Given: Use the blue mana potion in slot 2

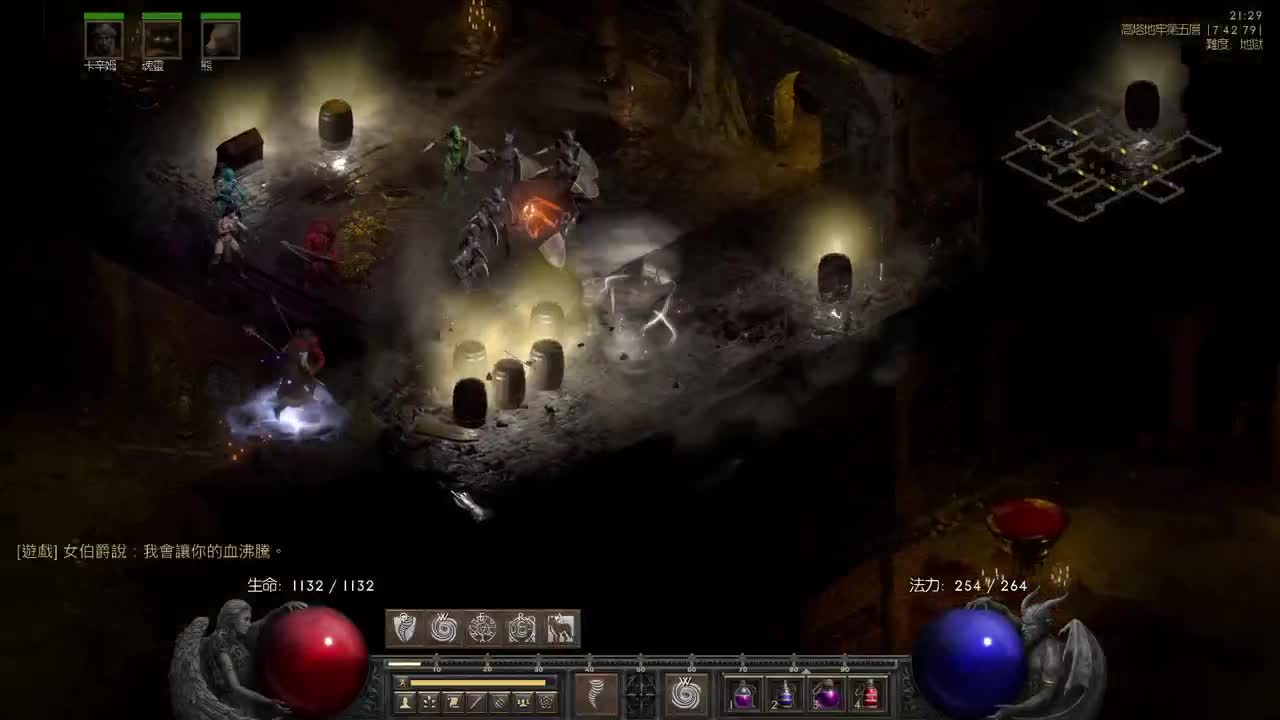Looking at the screenshot, I should 786,694.
